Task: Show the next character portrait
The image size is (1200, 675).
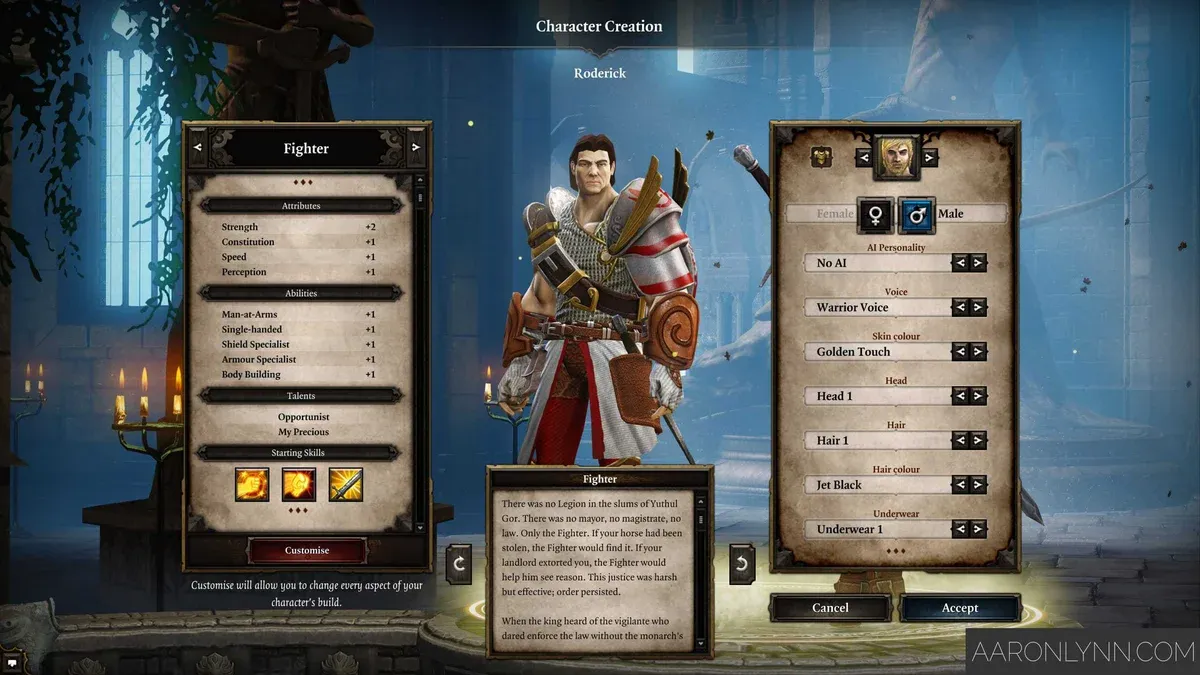Action: (x=930, y=157)
